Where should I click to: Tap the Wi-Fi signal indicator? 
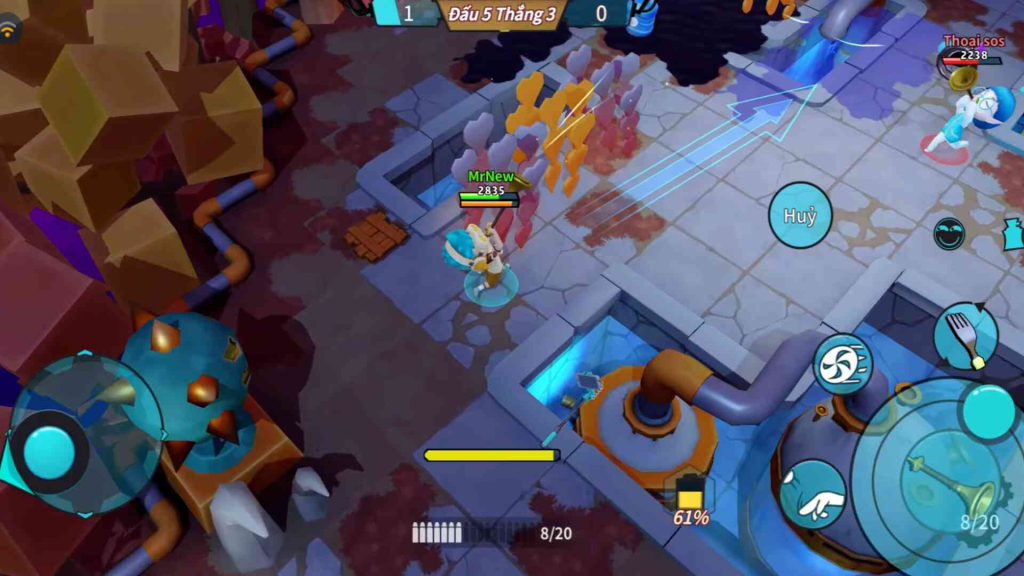click(11, 30)
